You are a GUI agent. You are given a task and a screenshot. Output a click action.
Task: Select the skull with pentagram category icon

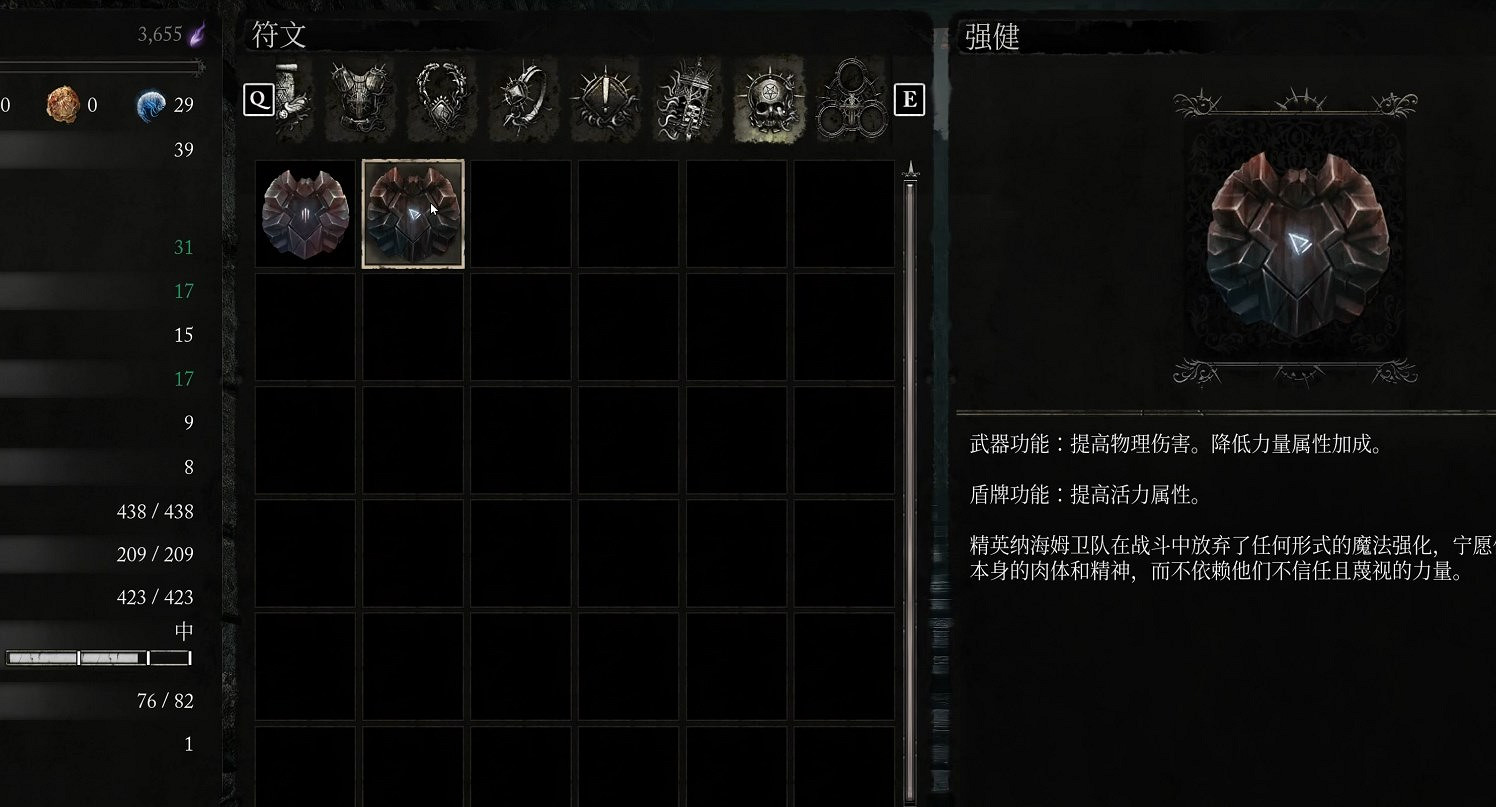click(768, 100)
